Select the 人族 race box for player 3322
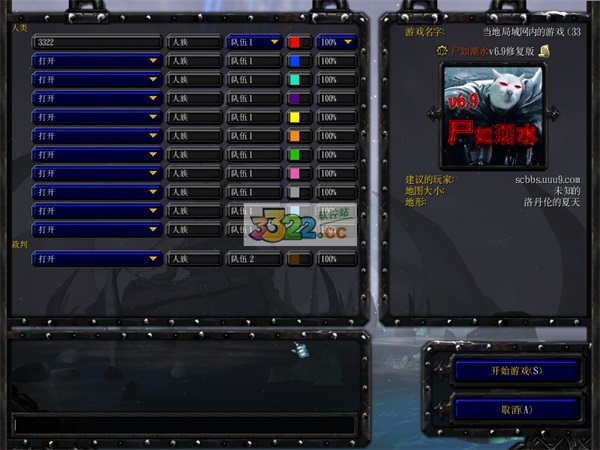 pyautogui.click(x=194, y=43)
